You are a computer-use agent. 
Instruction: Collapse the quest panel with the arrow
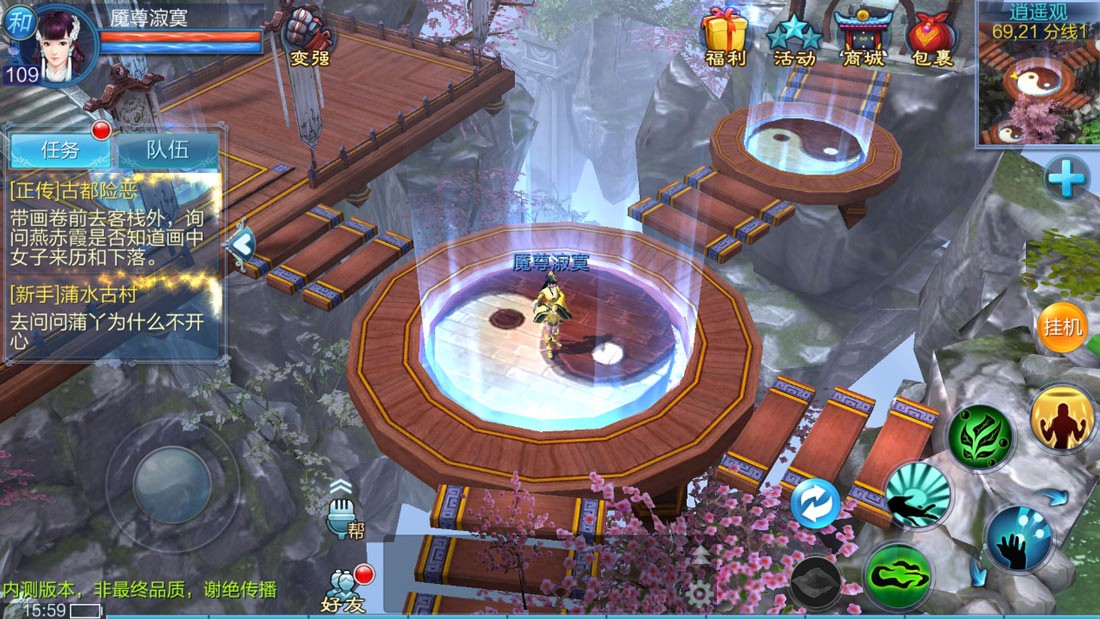pos(239,243)
